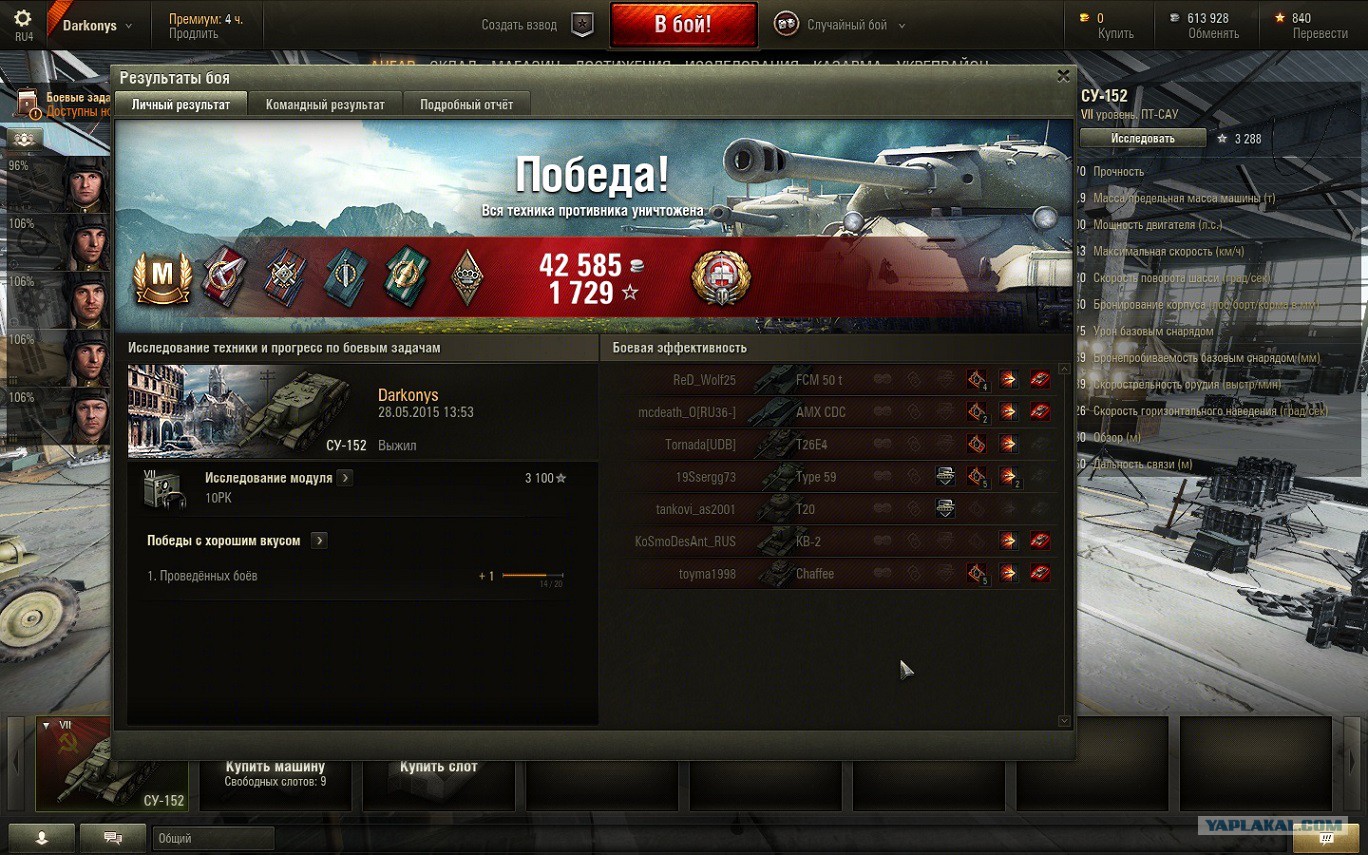
Task: Close the battle results window
Action: (1063, 76)
